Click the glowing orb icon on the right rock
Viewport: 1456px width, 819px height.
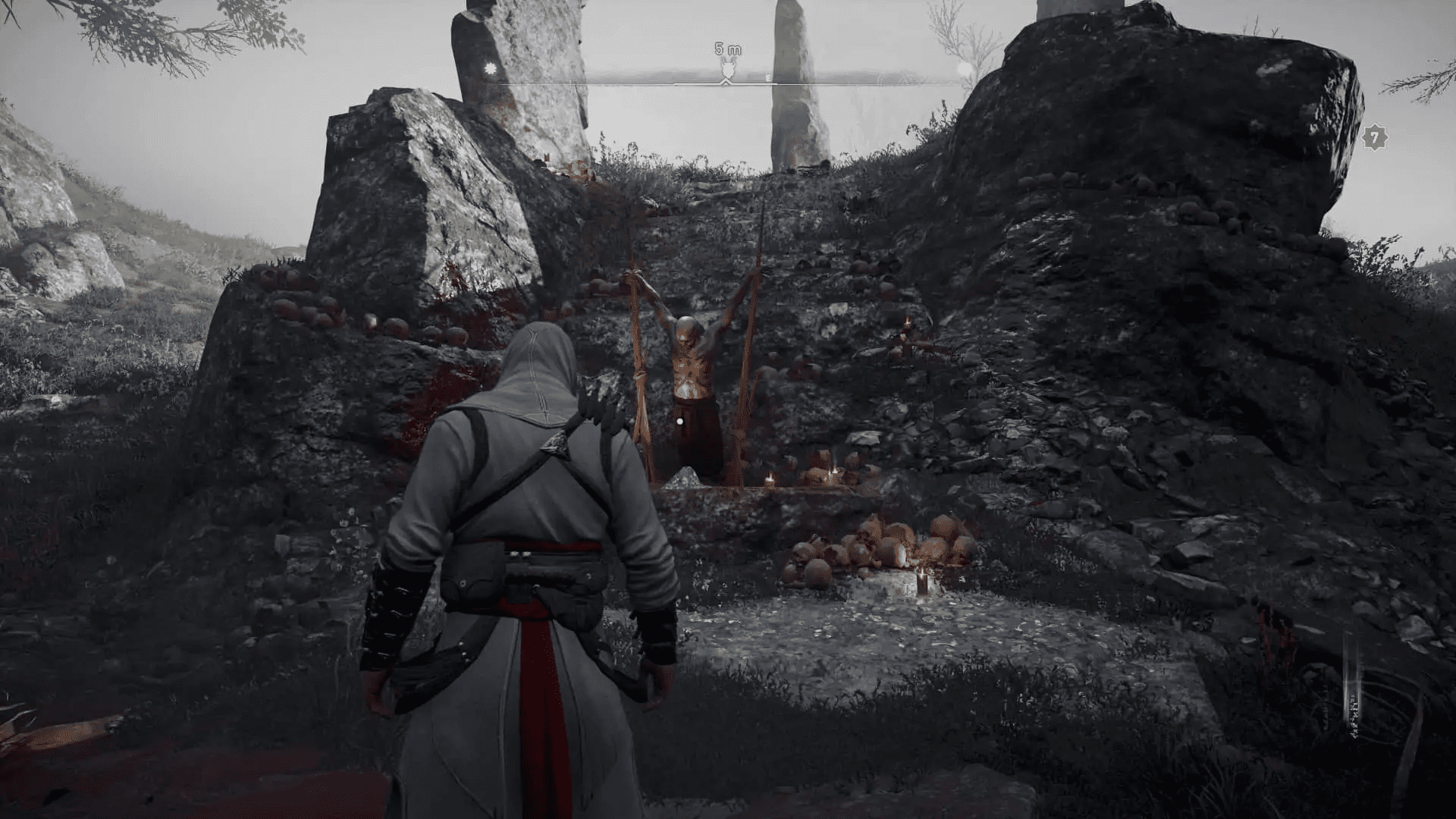[964, 67]
